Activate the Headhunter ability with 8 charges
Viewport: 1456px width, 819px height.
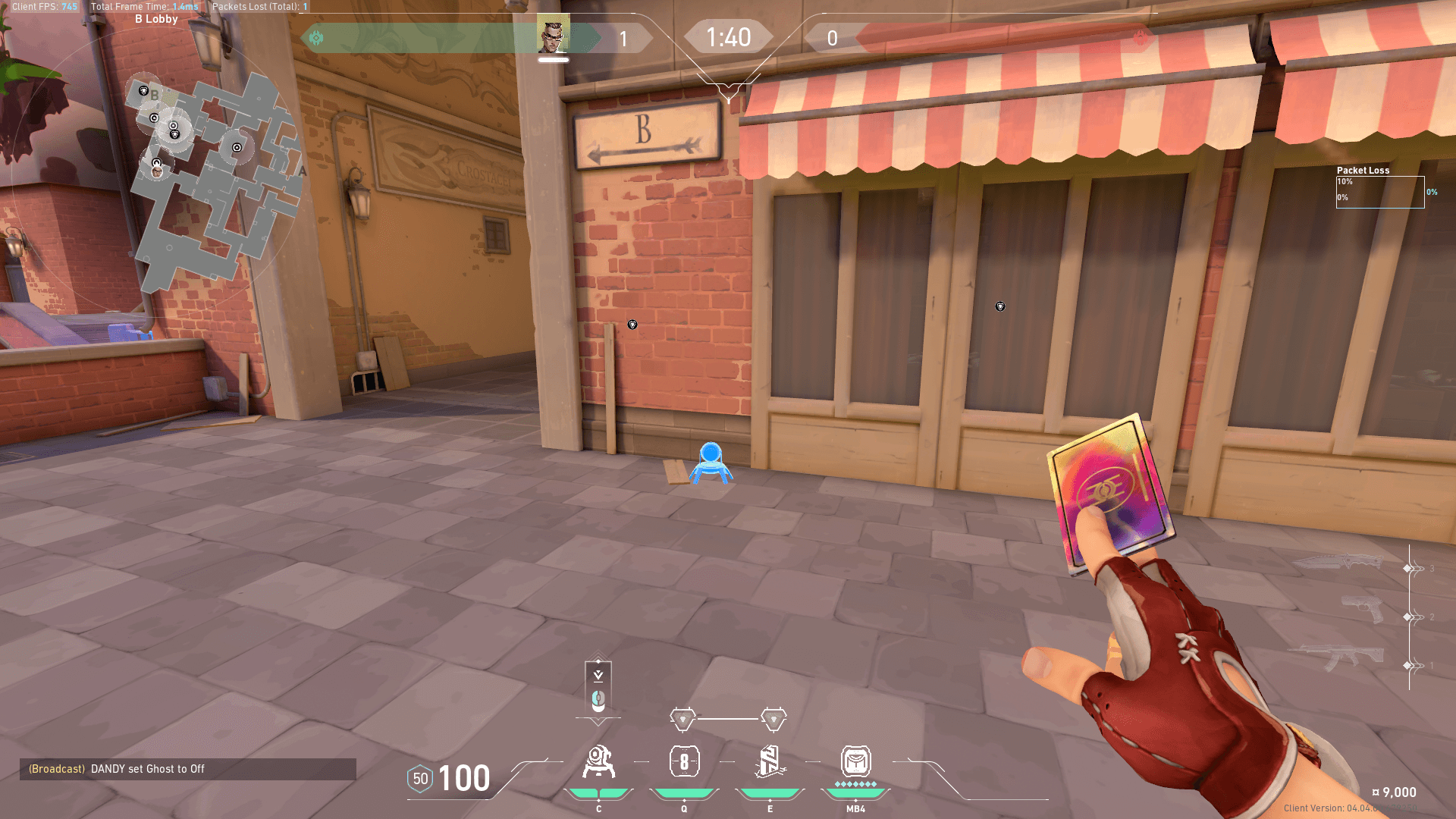click(x=684, y=762)
